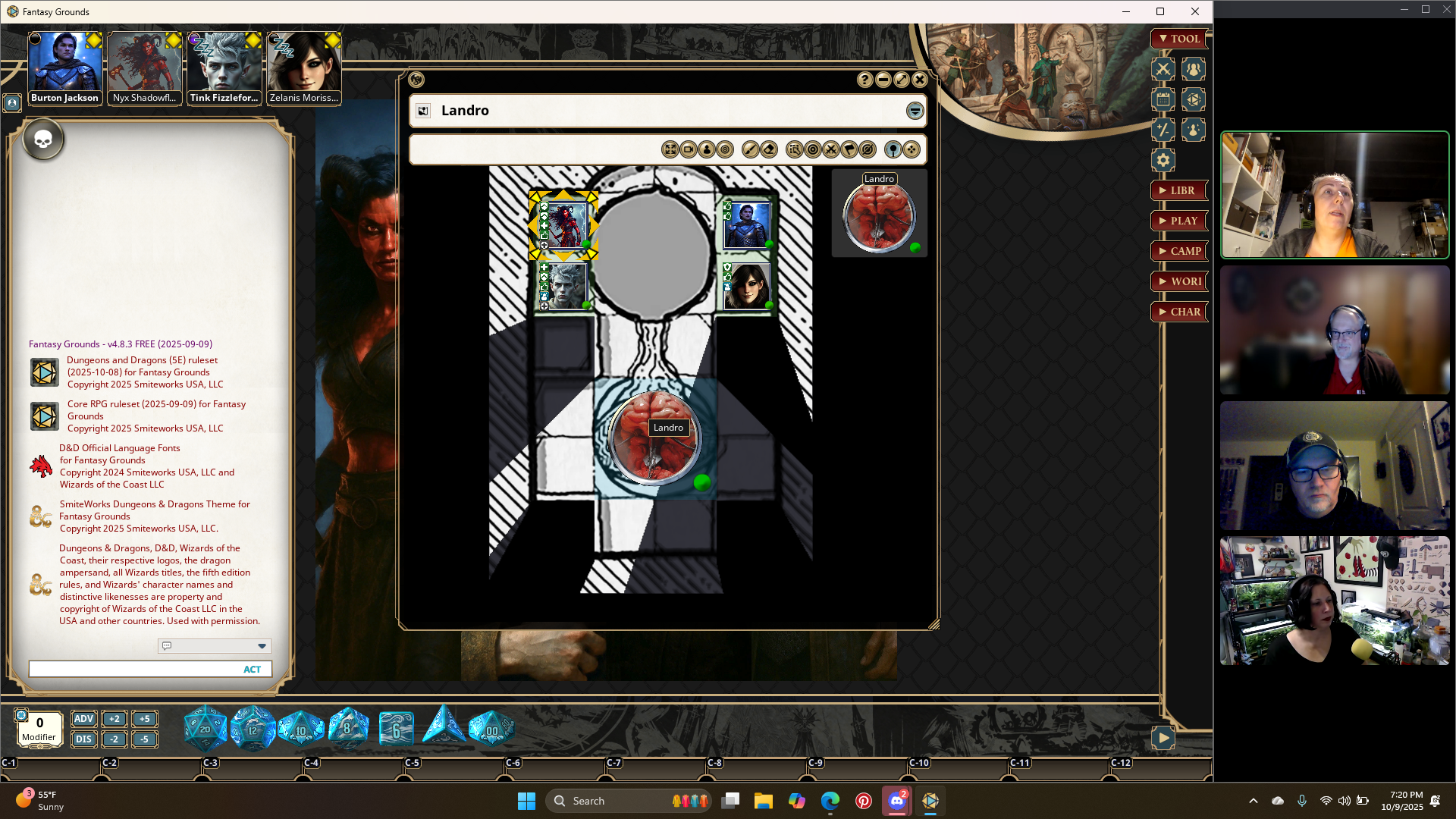
Task: Select the d6 die
Action: tap(396, 730)
